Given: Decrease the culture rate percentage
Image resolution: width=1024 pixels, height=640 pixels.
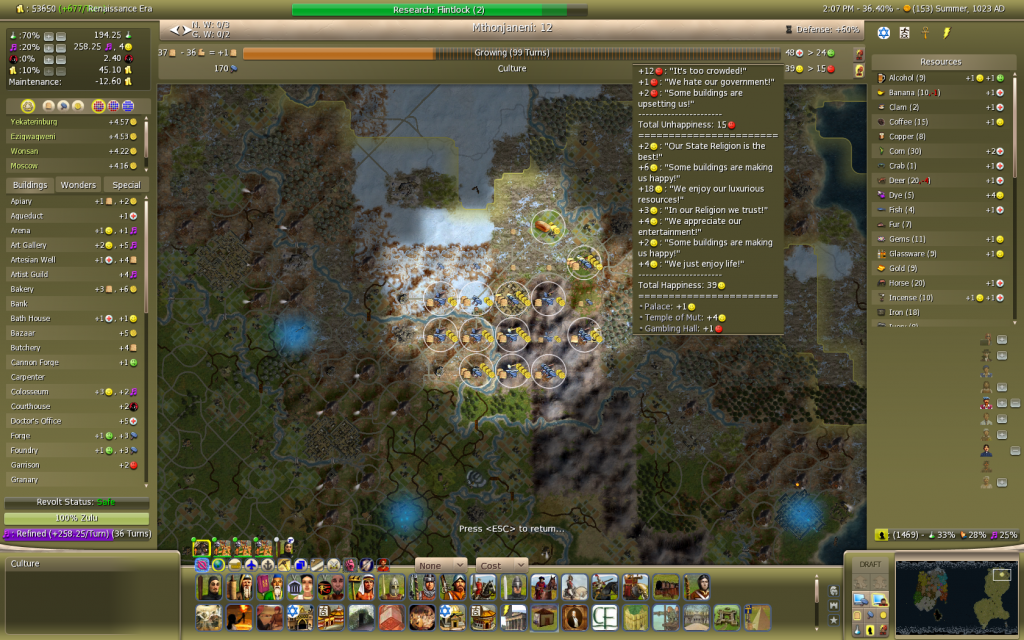Looking at the screenshot, I should pos(61,47).
